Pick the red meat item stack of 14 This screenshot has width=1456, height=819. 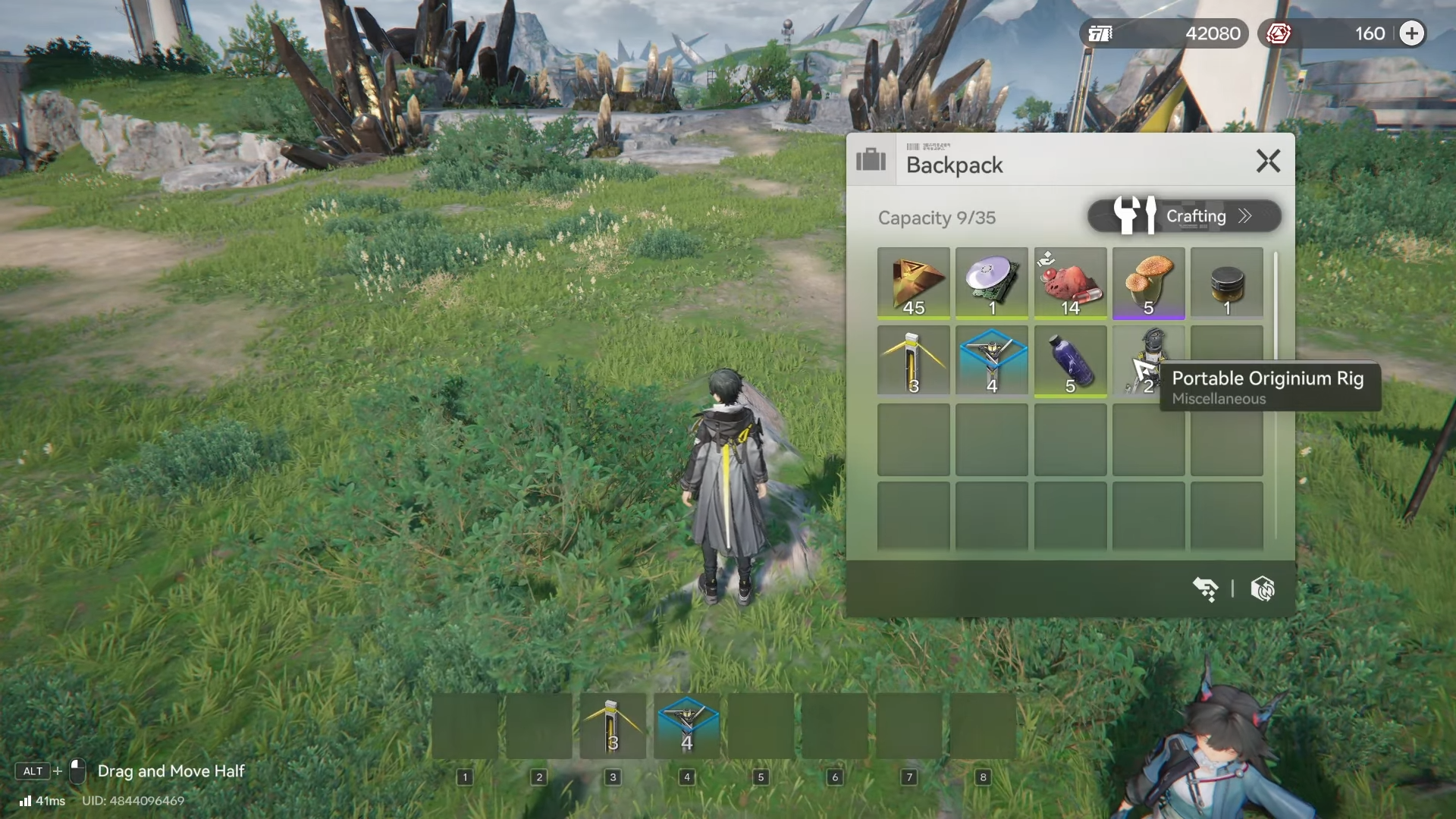(1070, 283)
